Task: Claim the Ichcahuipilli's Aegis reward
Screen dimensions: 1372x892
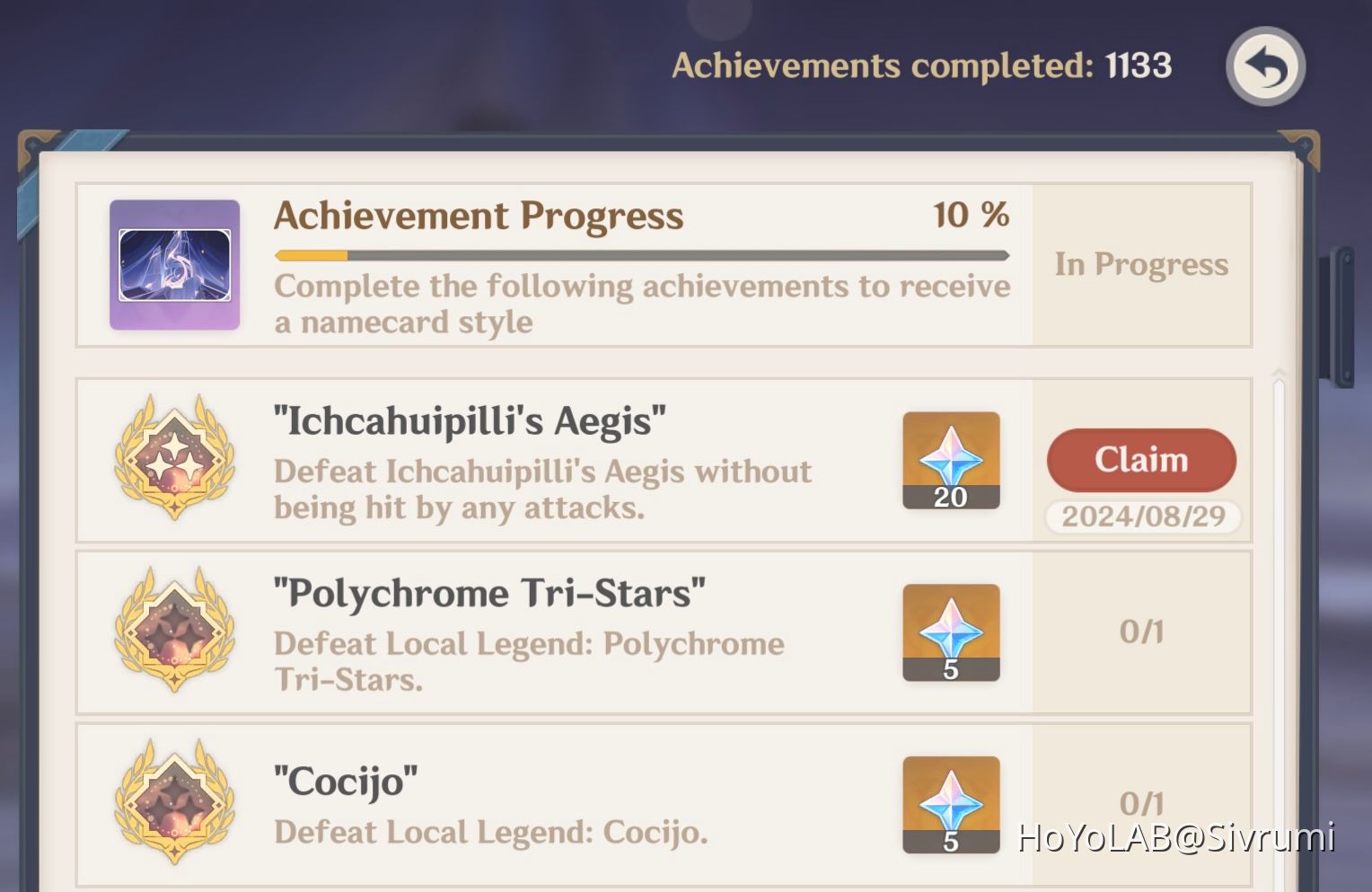Action: (x=1140, y=460)
